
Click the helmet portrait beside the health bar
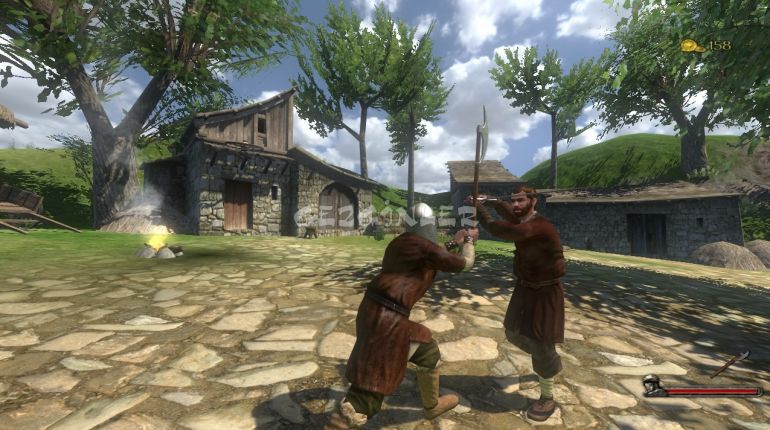[652, 386]
